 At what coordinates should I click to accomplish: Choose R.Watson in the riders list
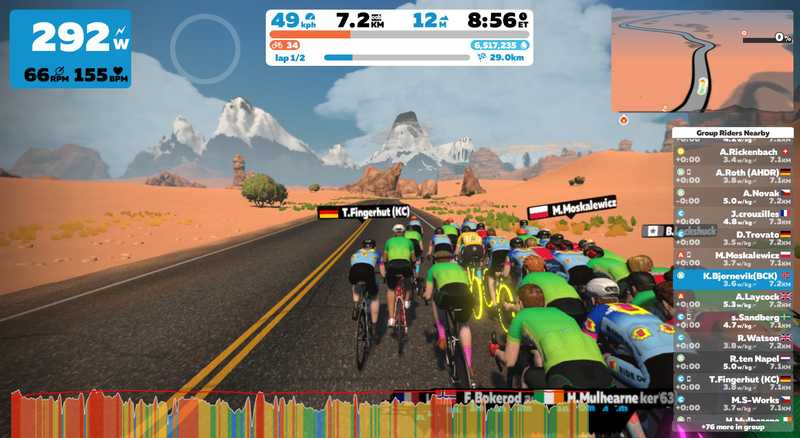tap(735, 342)
